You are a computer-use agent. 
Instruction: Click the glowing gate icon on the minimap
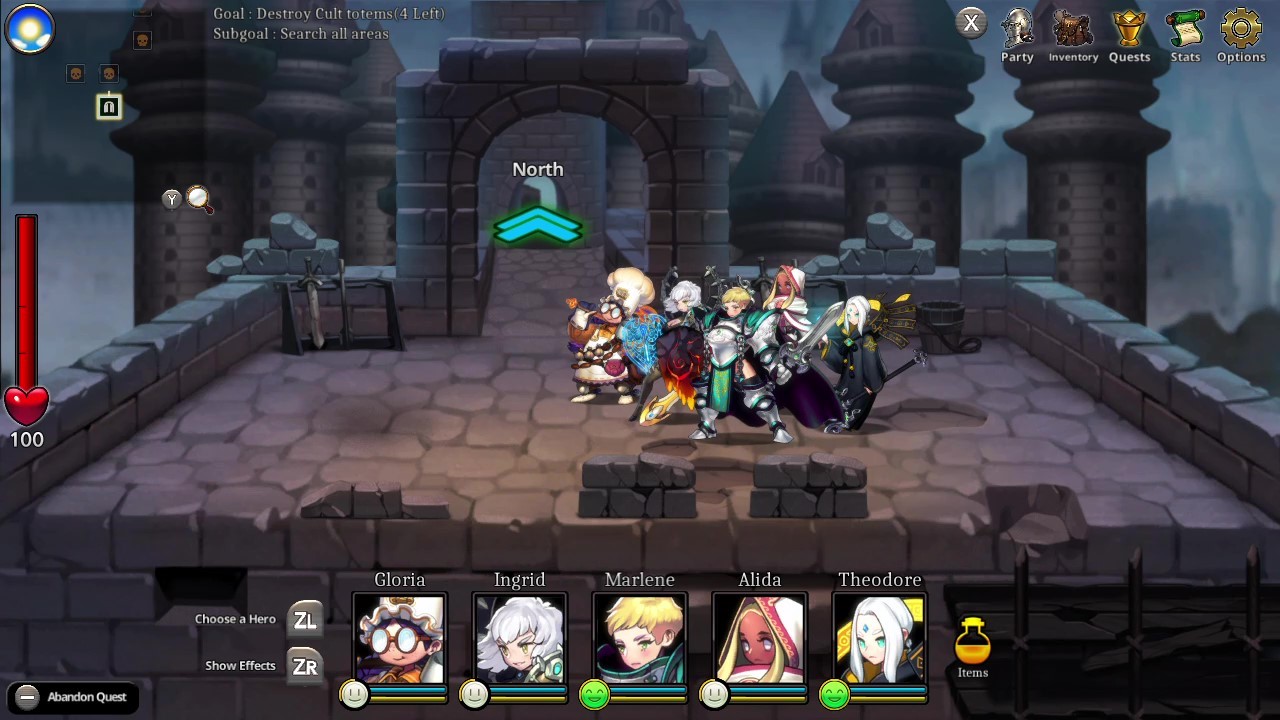(x=108, y=107)
